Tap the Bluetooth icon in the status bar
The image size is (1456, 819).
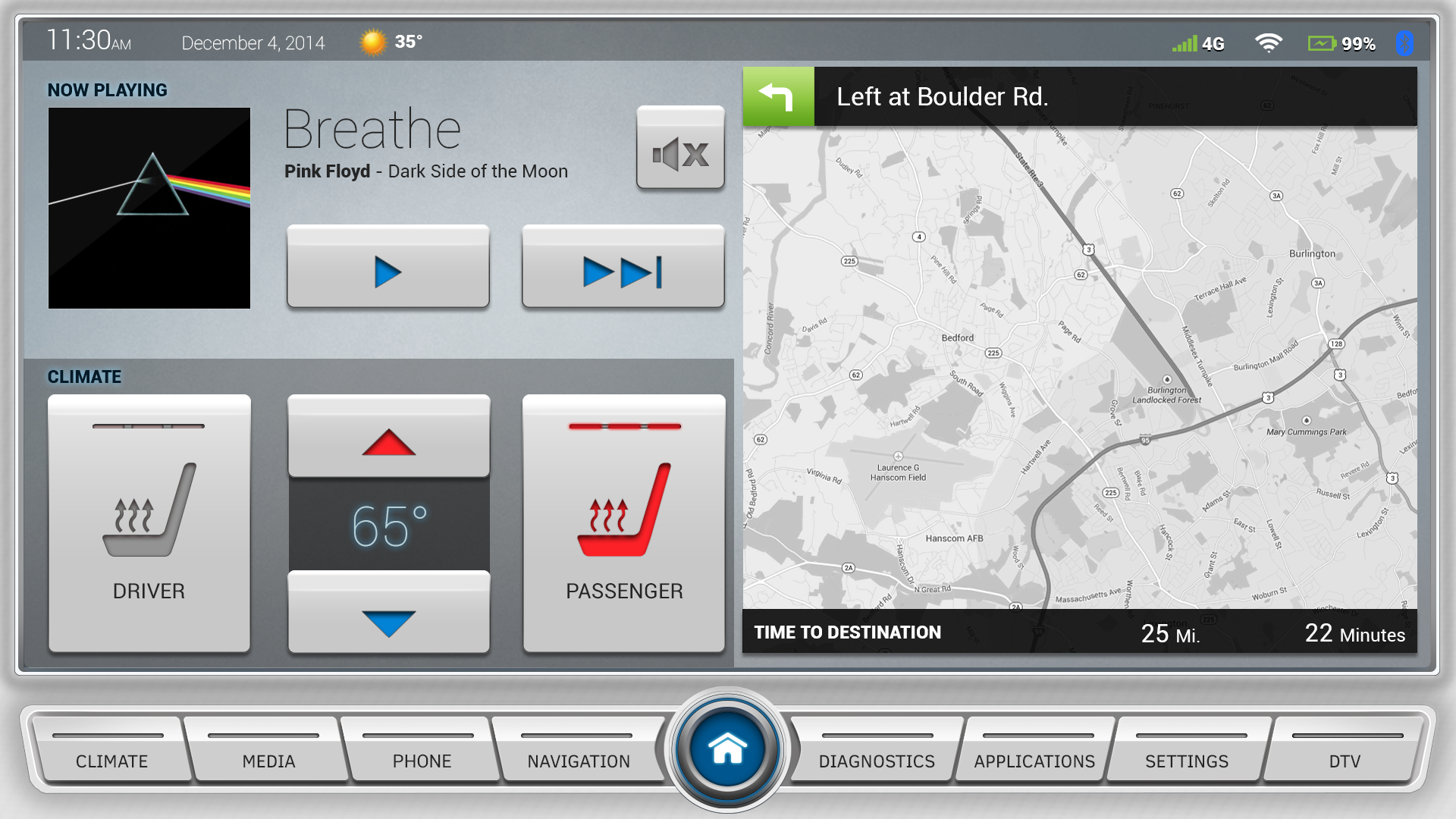1405,42
